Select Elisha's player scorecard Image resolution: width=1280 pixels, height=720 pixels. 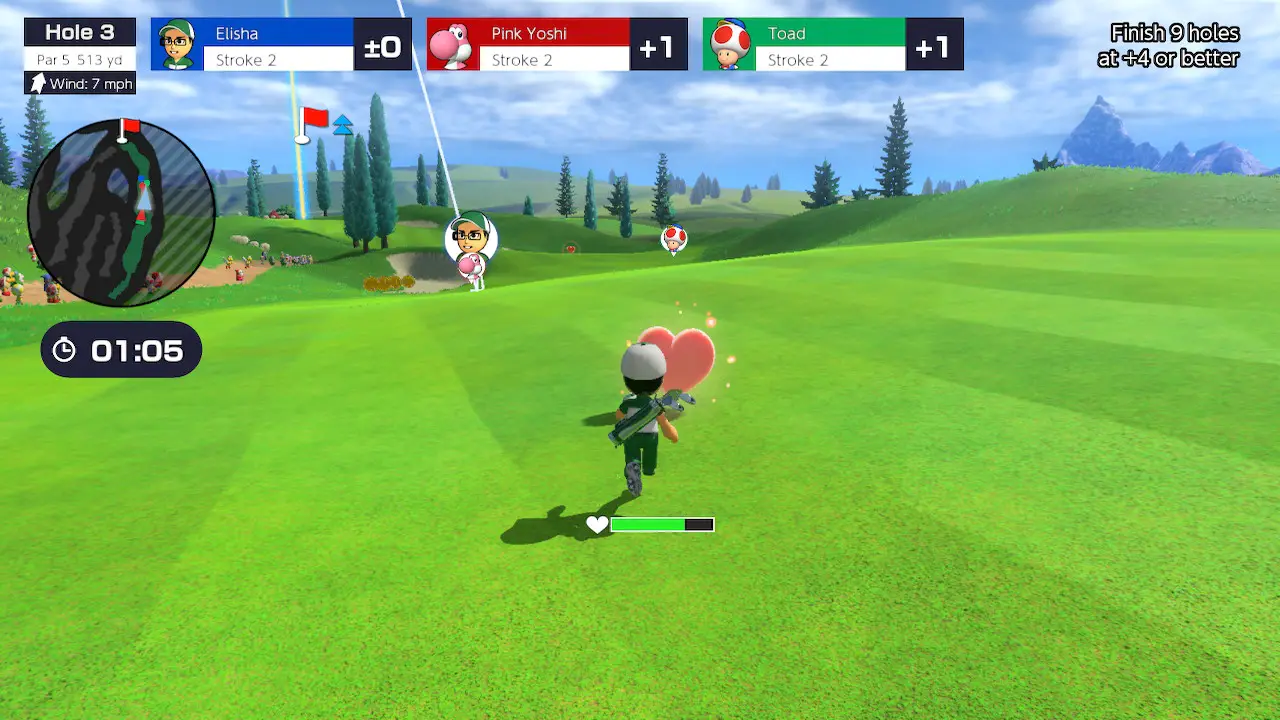[x=281, y=45]
